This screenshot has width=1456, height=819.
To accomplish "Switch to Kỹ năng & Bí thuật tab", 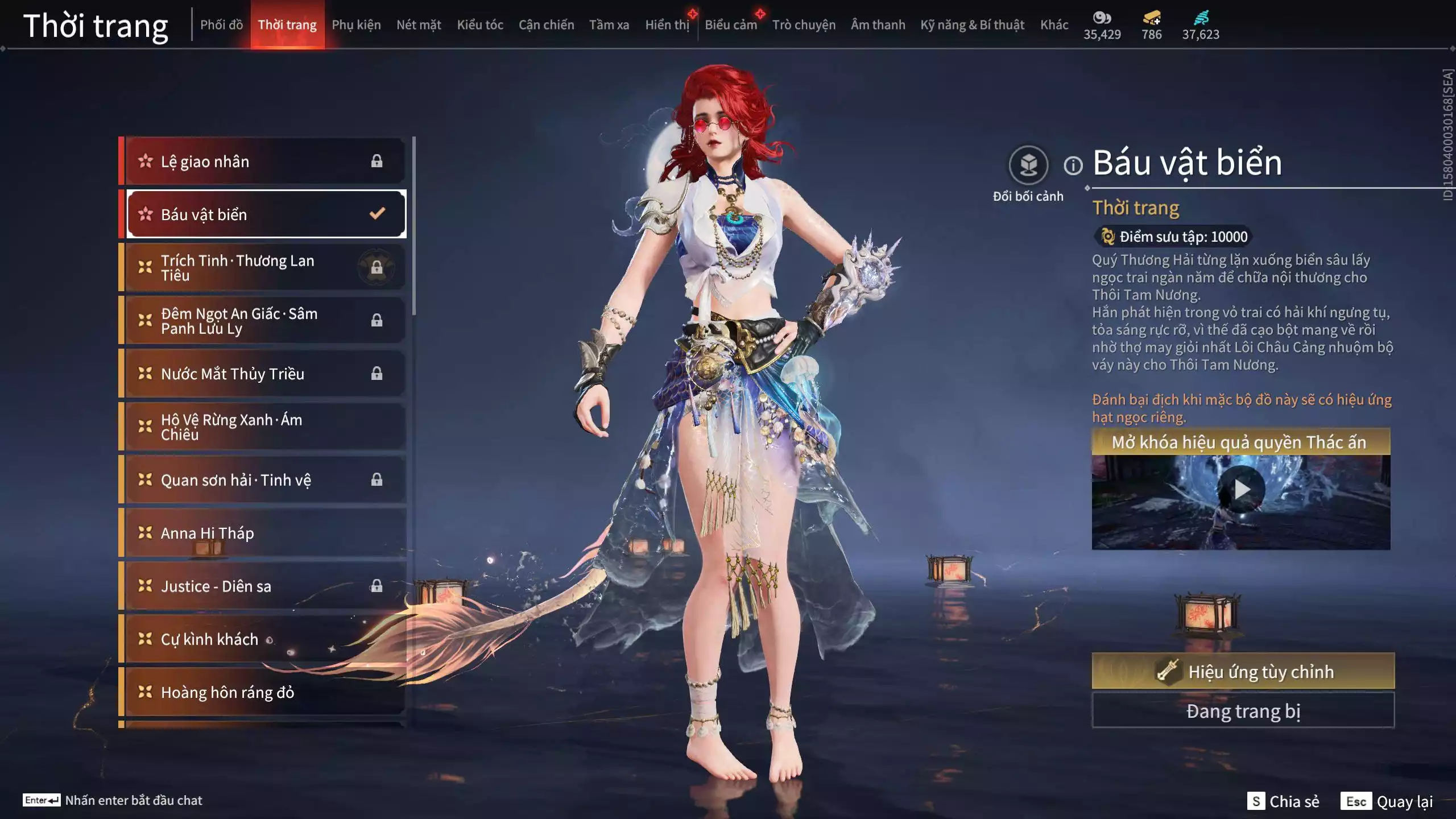I will click(x=972, y=24).
